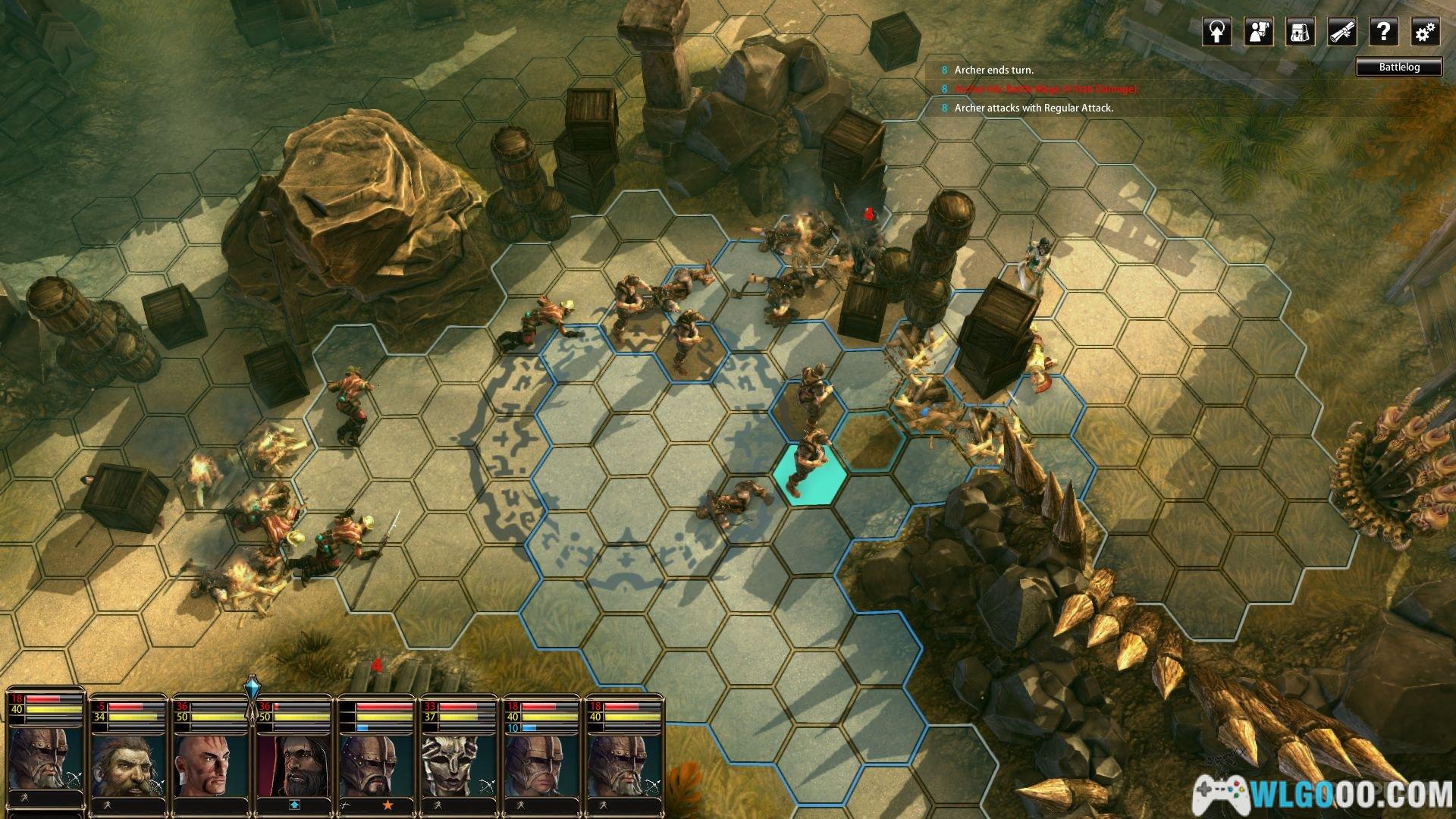The width and height of the screenshot is (1456, 819).
Task: Open the Battlelog panel
Action: pos(1399,67)
